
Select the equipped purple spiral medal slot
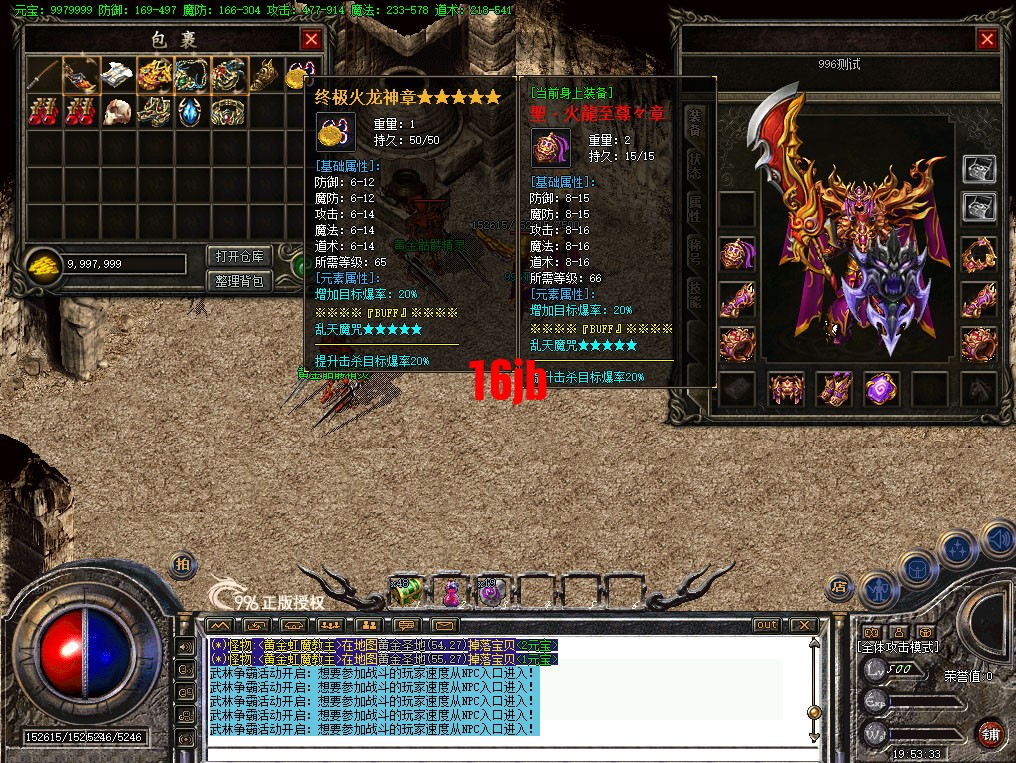882,388
